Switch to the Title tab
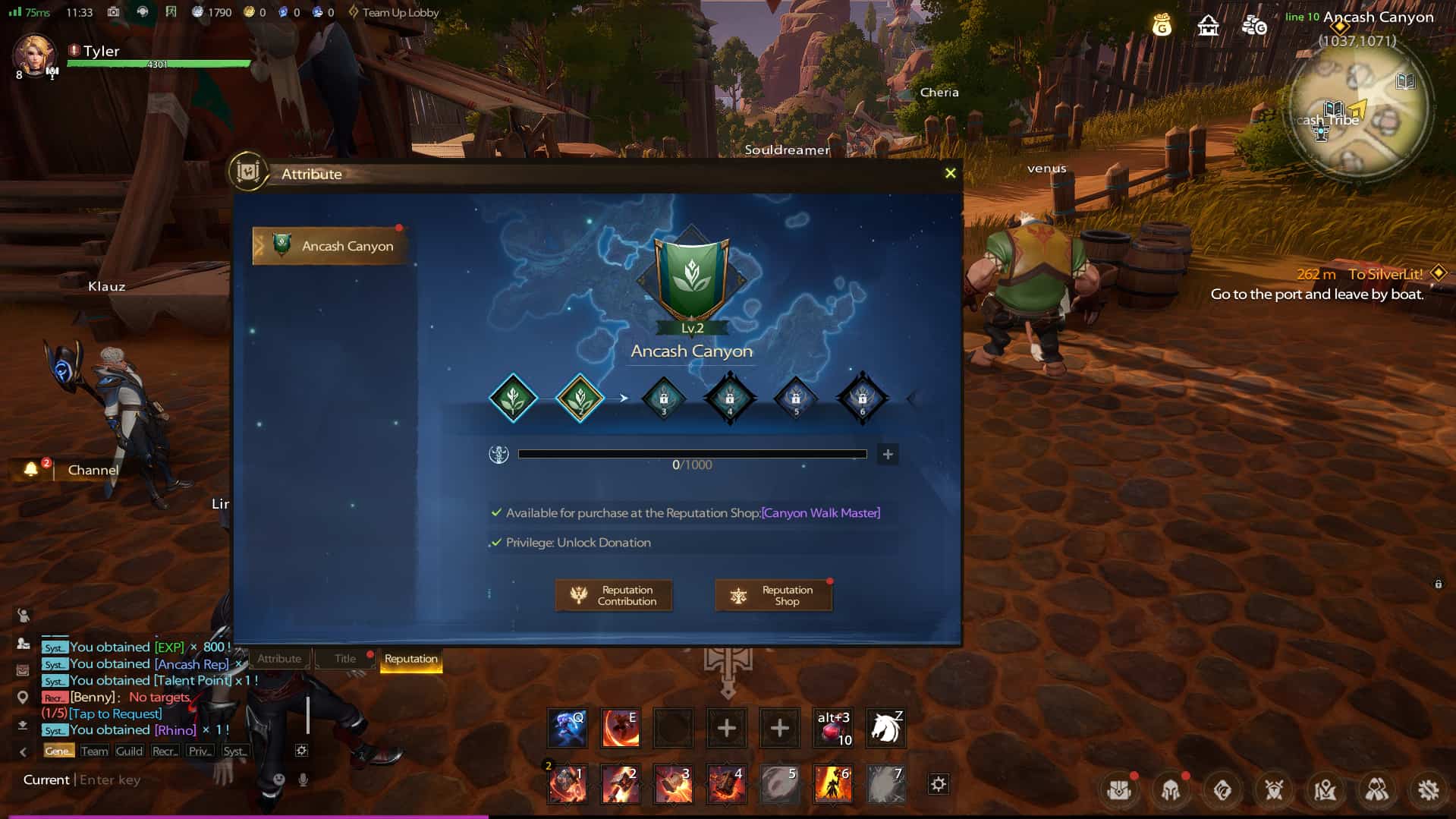This screenshot has width=1456, height=819. pyautogui.click(x=345, y=659)
